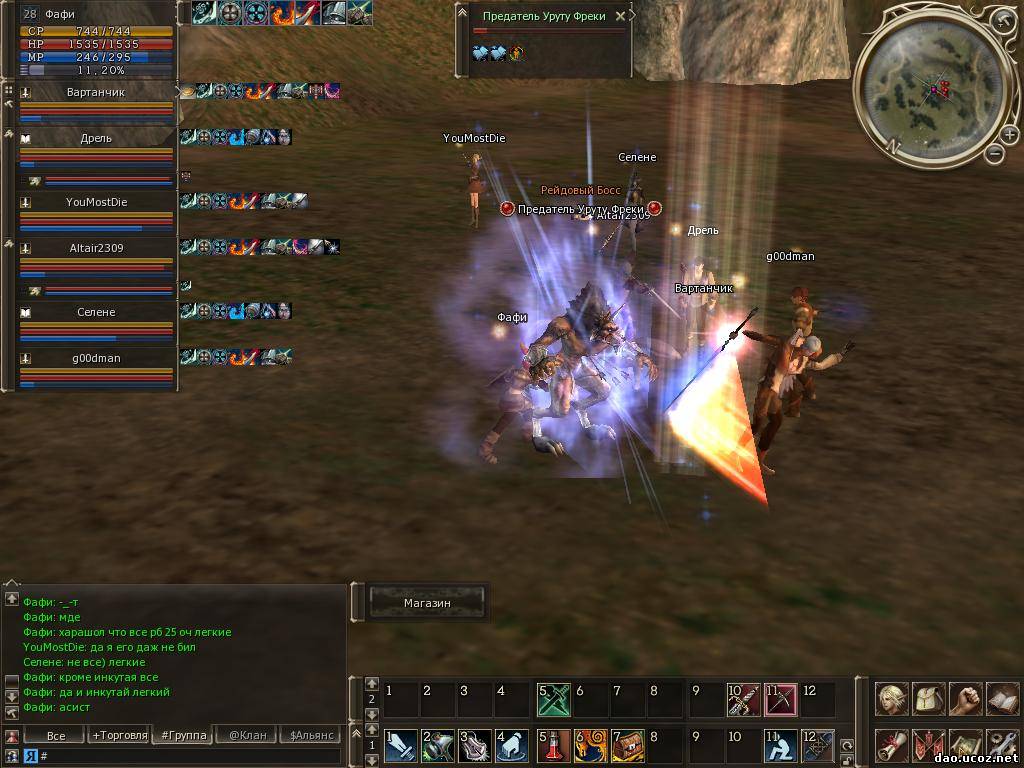Screen dimensions: 1024x768
Task: Target party member g00dman
Action: point(97,358)
